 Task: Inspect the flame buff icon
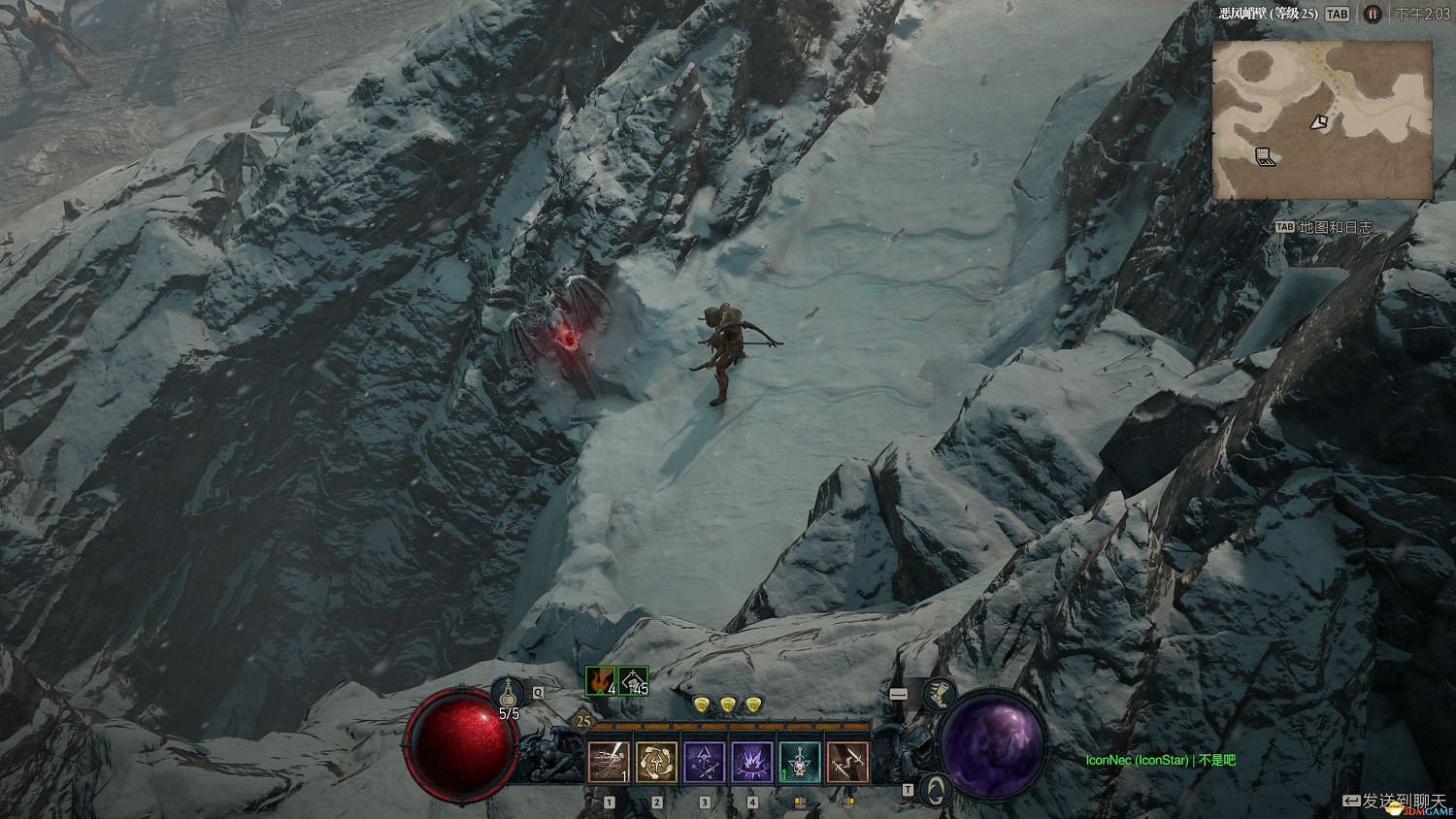point(601,681)
